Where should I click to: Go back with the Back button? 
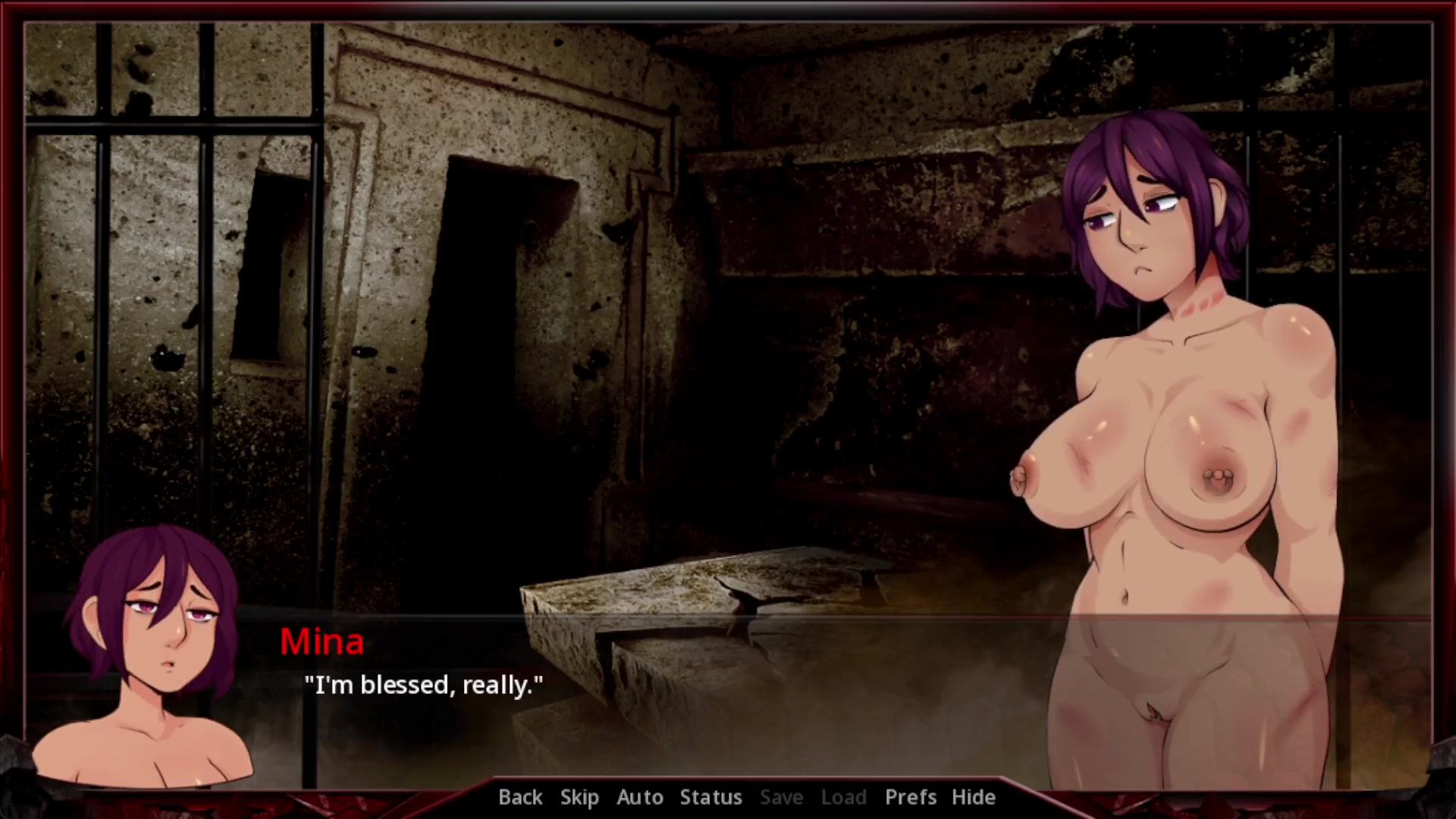point(520,797)
